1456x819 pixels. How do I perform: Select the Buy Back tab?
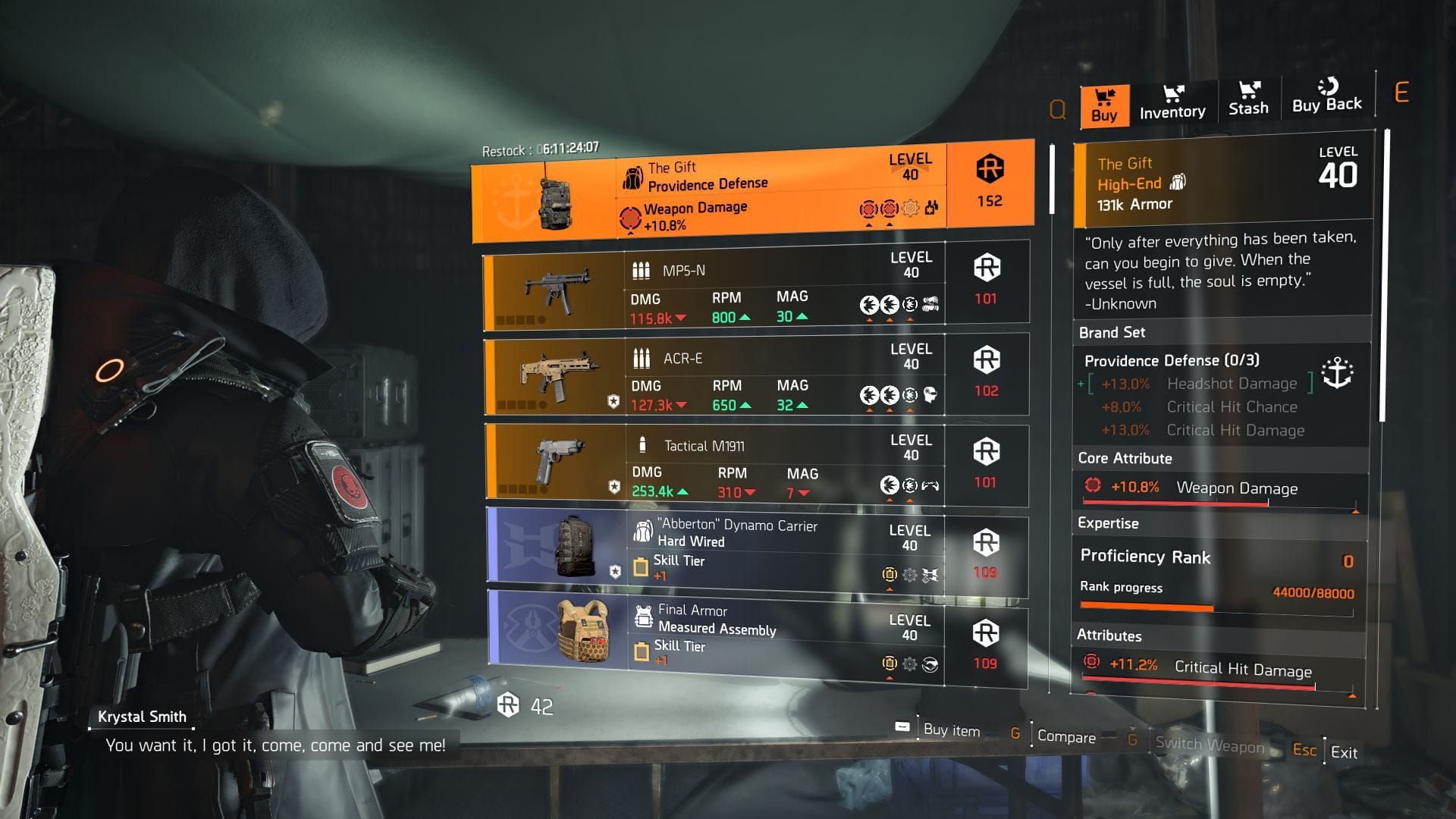[x=1327, y=96]
